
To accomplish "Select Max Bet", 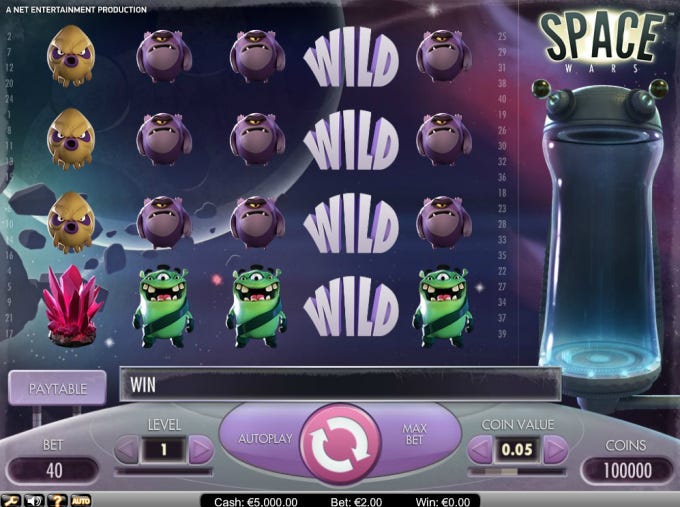I will (415, 436).
